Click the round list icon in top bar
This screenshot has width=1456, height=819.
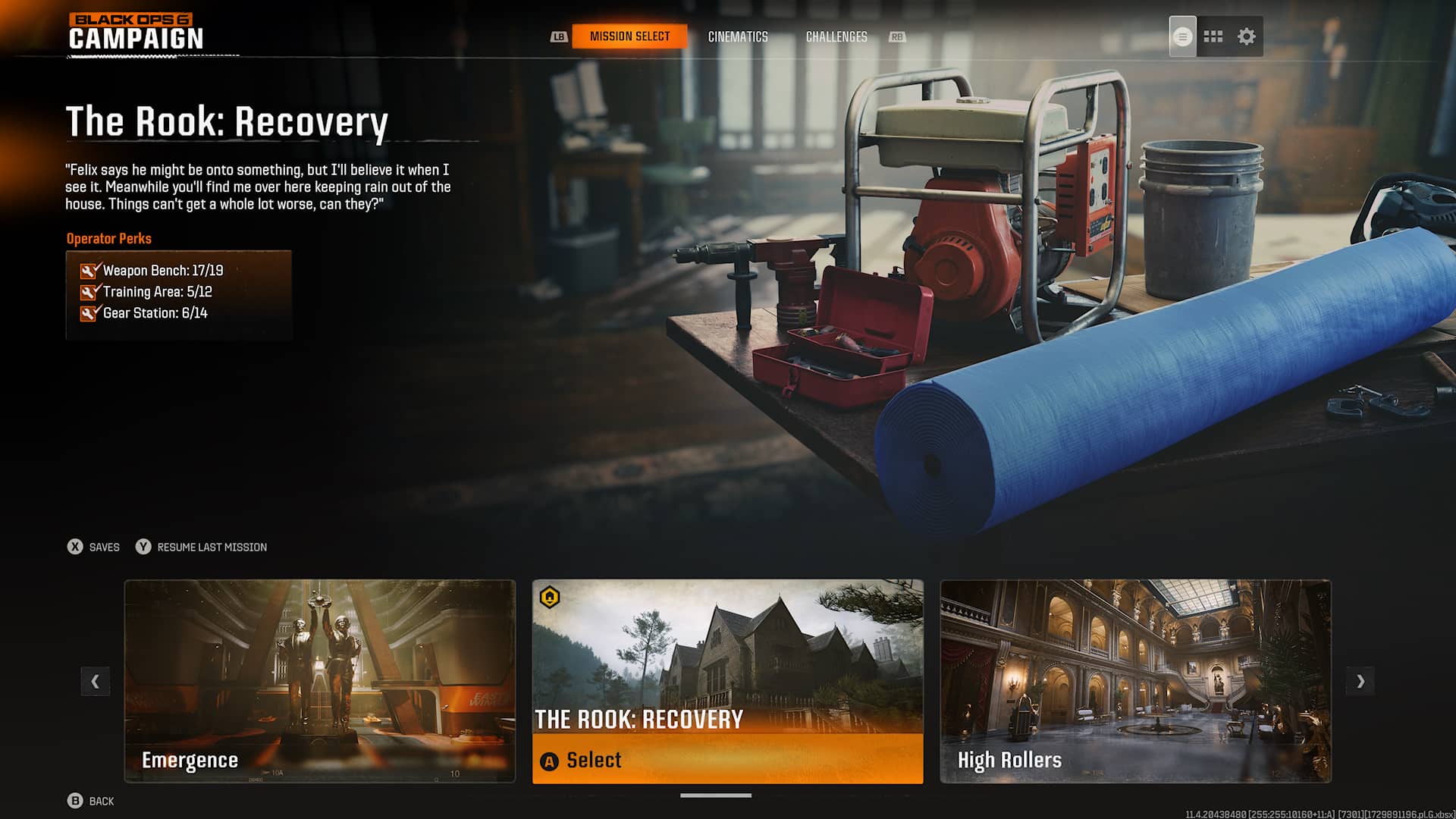click(1182, 36)
